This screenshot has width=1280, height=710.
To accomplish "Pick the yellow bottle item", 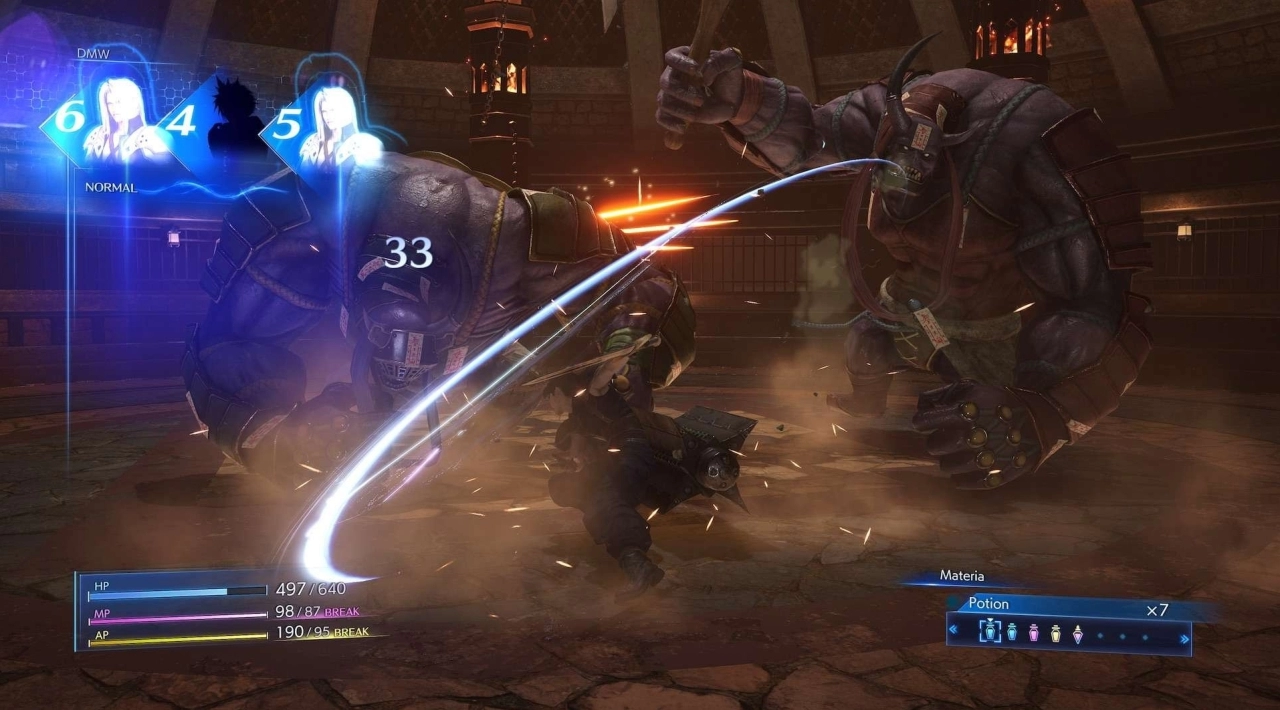I will coord(1055,633).
